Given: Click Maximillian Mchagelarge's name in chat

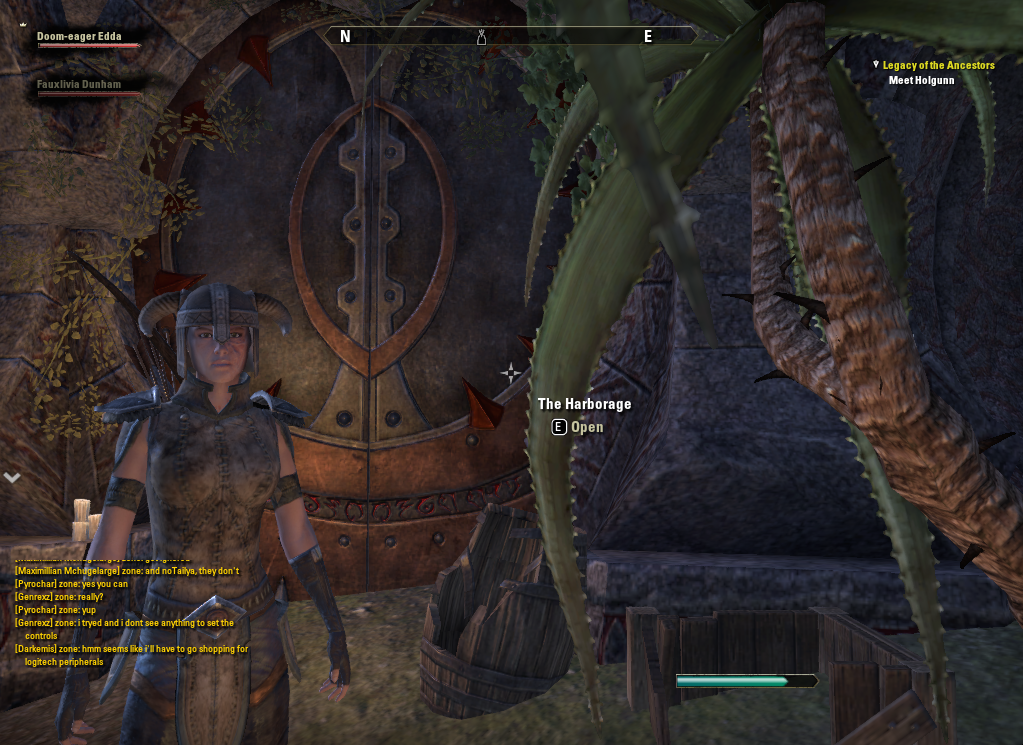Looking at the screenshot, I should click(68, 570).
